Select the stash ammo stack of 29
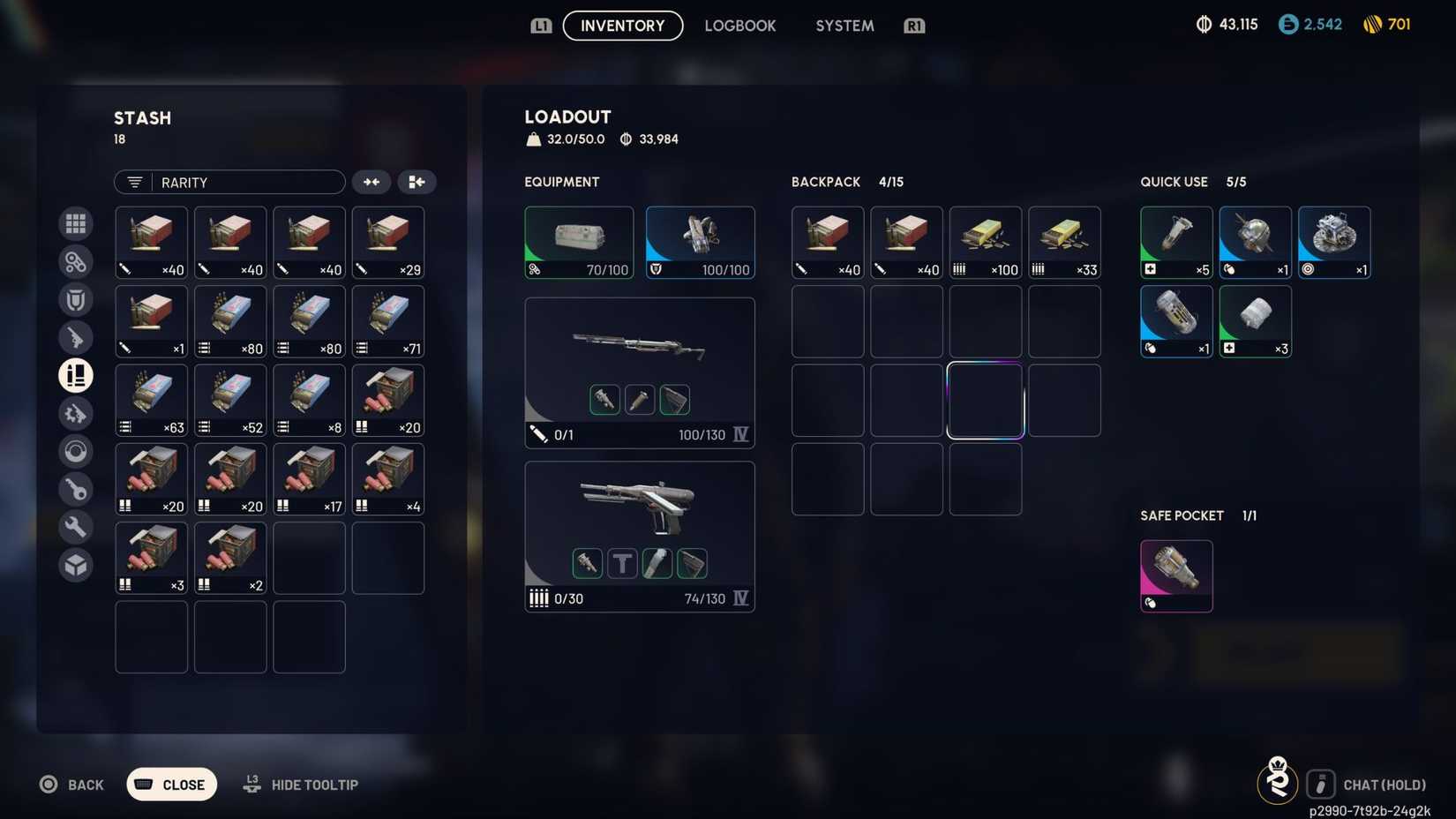This screenshot has width=1456, height=819. coord(388,243)
